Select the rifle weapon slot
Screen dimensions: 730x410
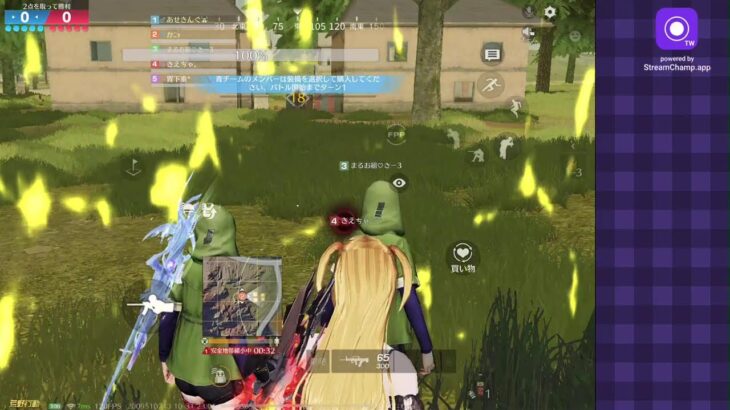tap(355, 360)
